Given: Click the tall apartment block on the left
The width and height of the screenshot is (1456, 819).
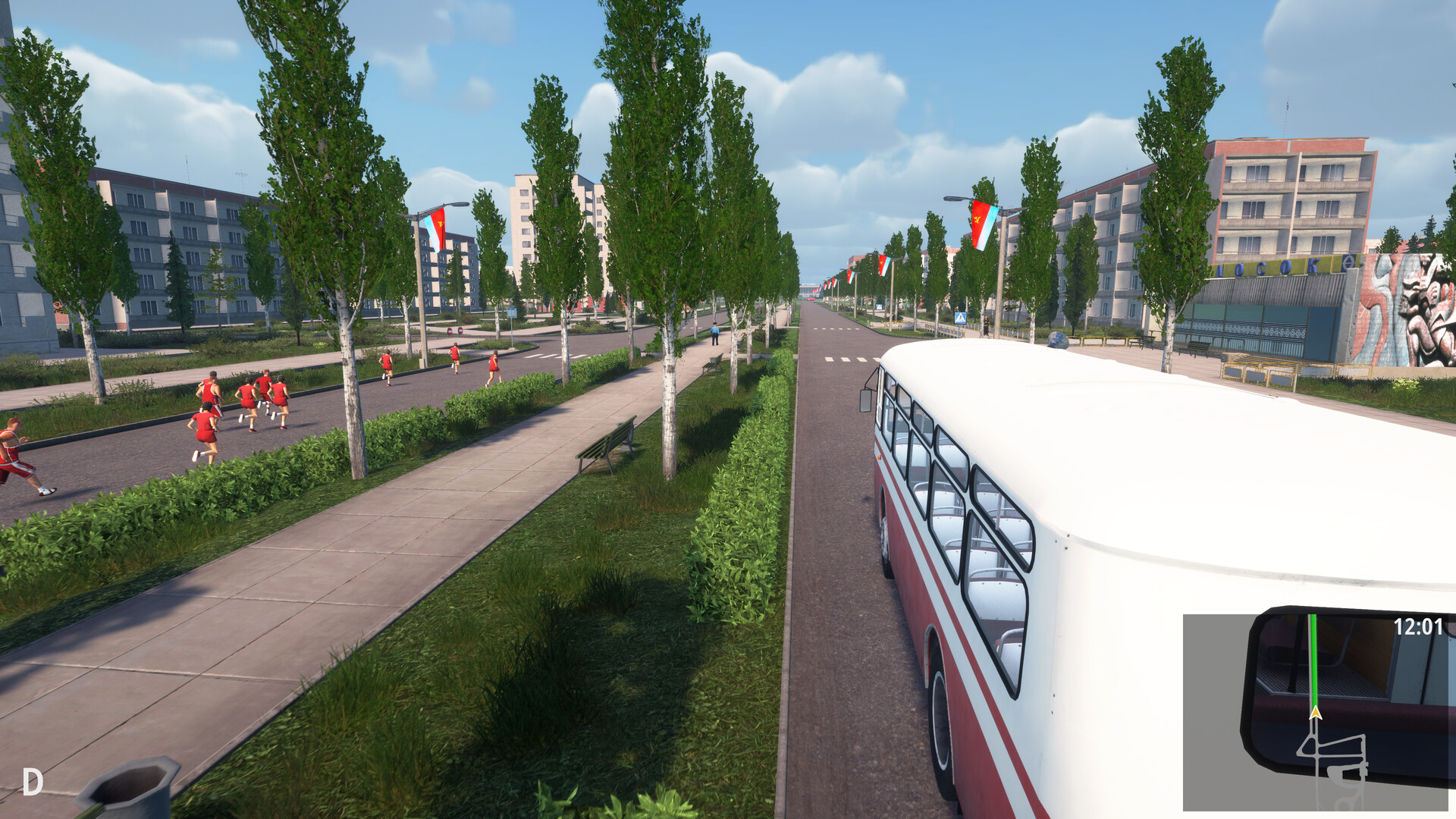Looking at the screenshot, I should tap(174, 235).
